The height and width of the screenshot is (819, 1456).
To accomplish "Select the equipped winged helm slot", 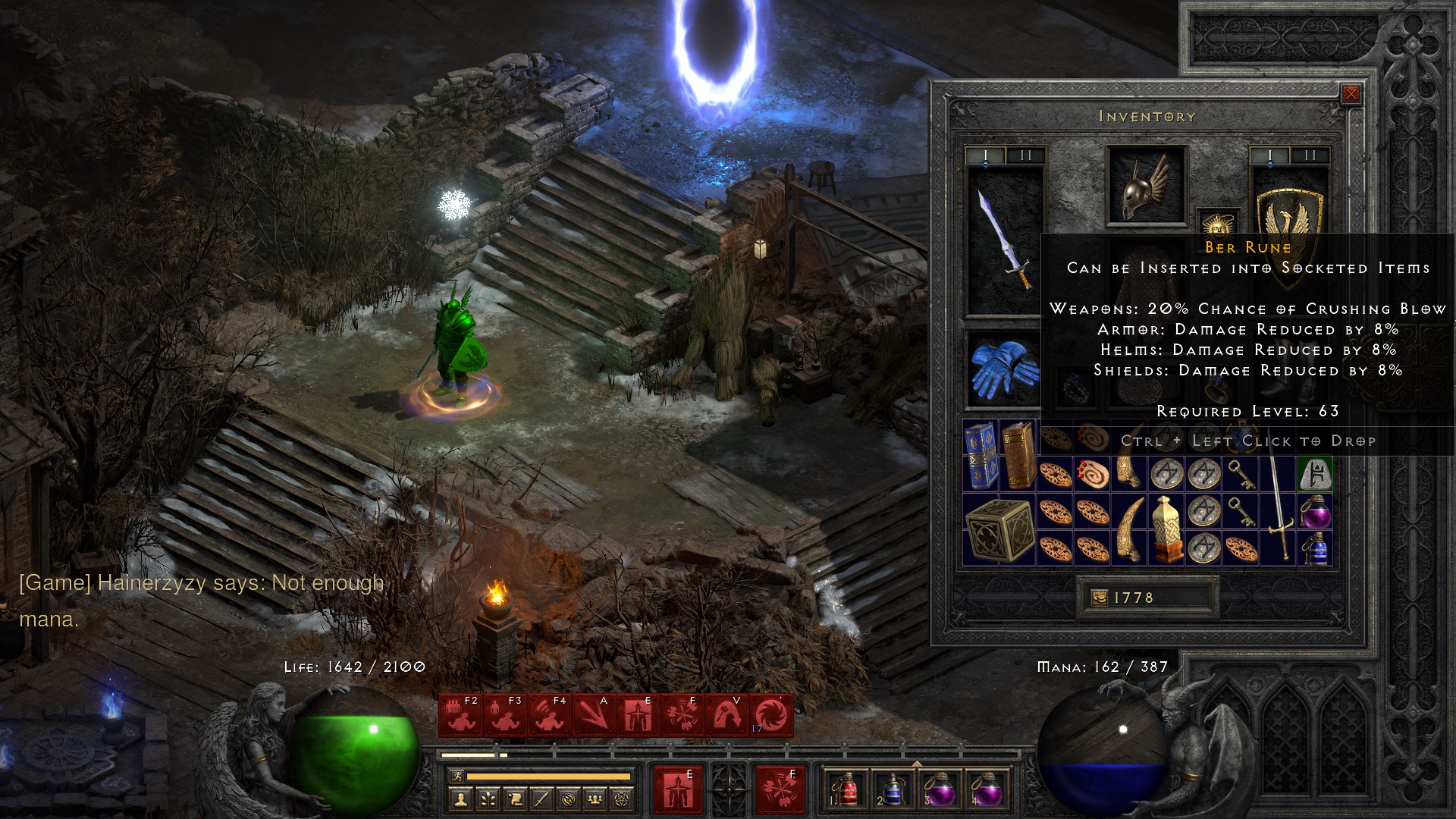I will [x=1146, y=186].
